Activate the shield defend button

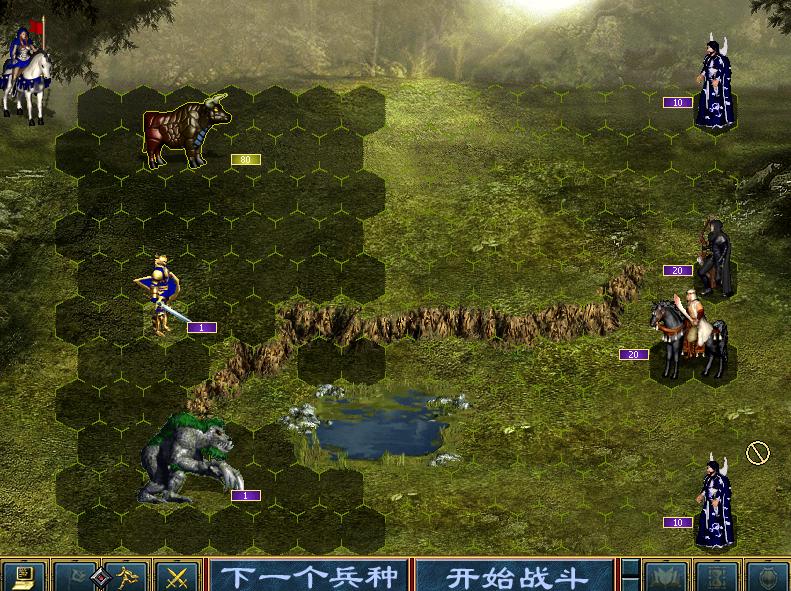coord(767,576)
